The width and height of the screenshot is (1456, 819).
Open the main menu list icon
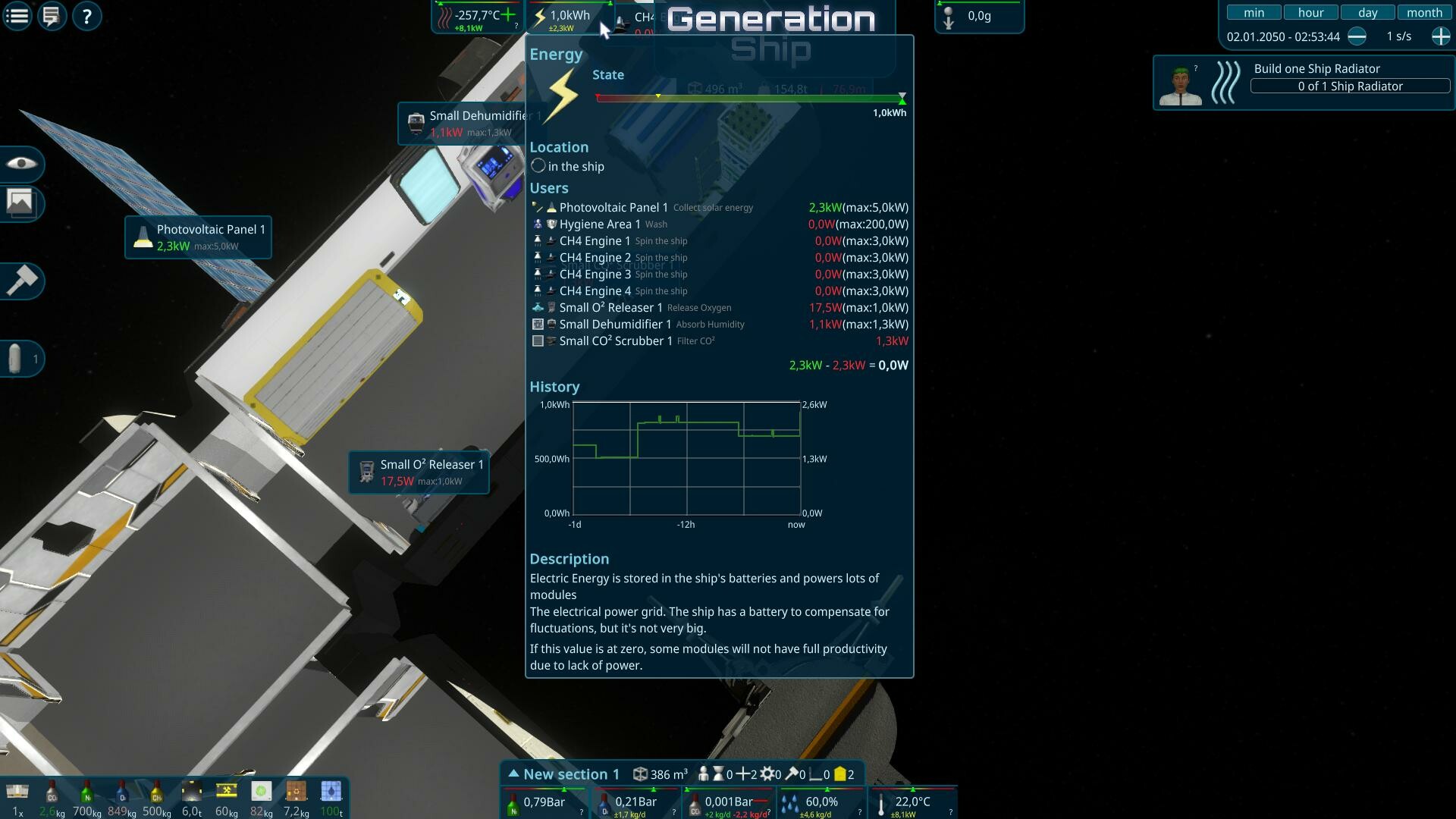coord(17,15)
